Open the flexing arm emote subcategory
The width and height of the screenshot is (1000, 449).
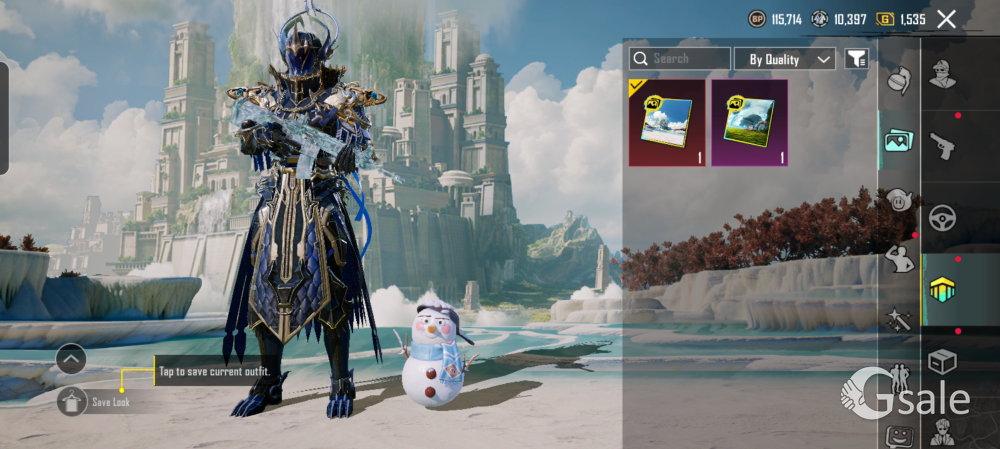tap(898, 262)
